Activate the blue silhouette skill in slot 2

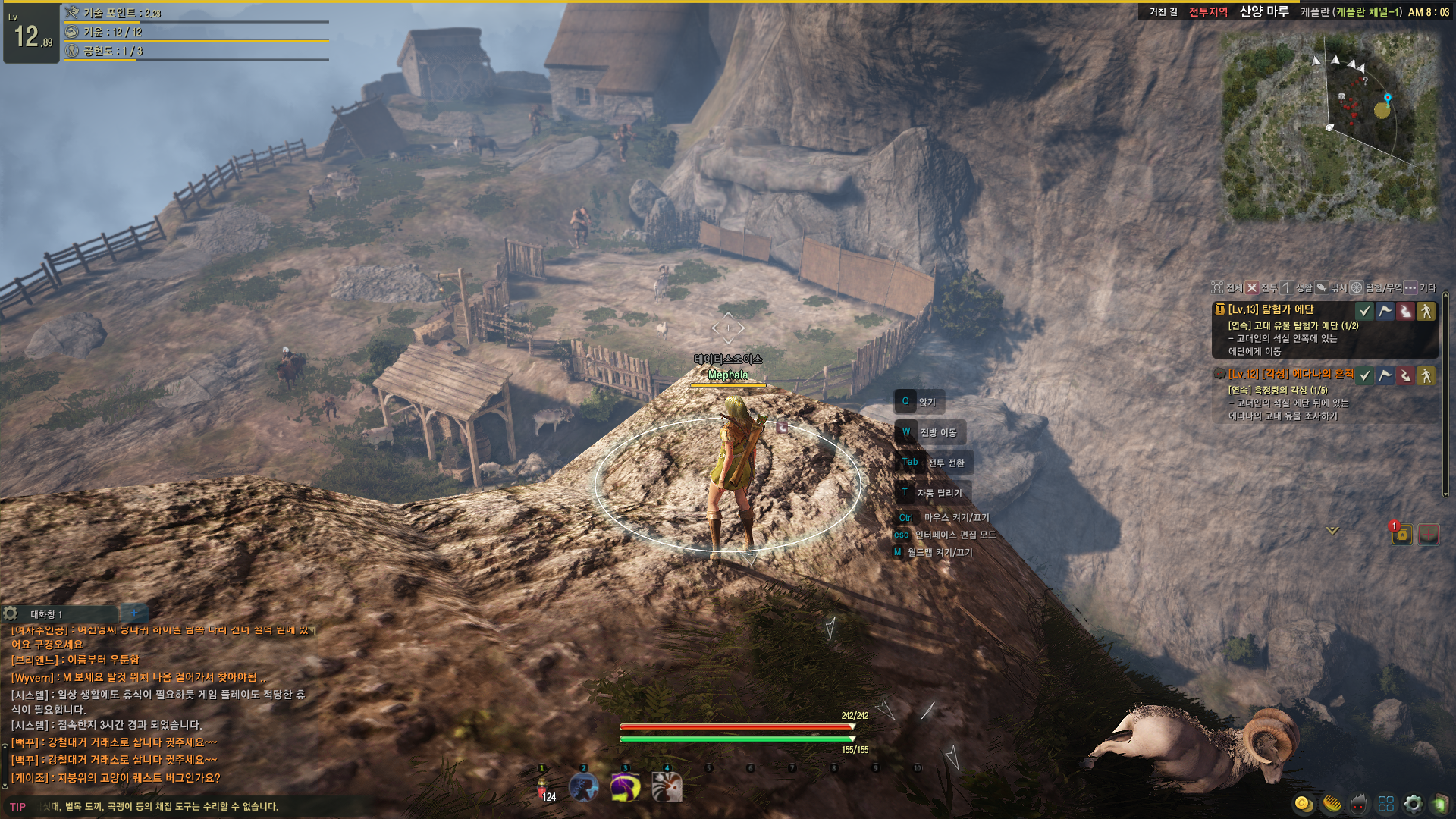pos(584,789)
